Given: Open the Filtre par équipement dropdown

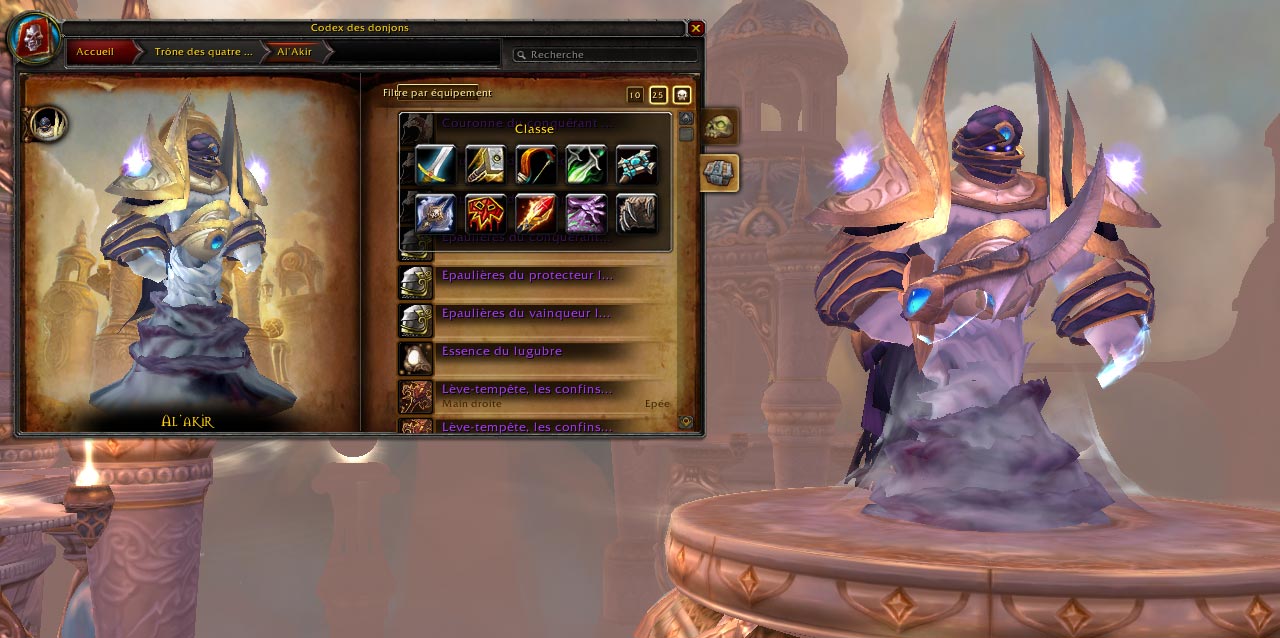Looking at the screenshot, I should coord(437,93).
